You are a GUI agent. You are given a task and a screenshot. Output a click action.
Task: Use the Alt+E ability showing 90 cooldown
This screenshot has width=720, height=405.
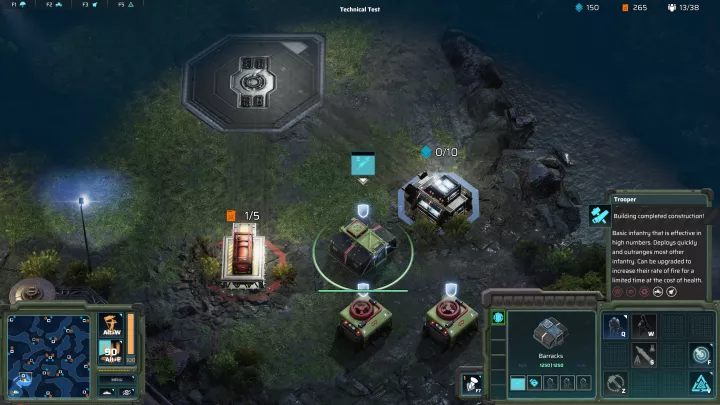[110, 353]
